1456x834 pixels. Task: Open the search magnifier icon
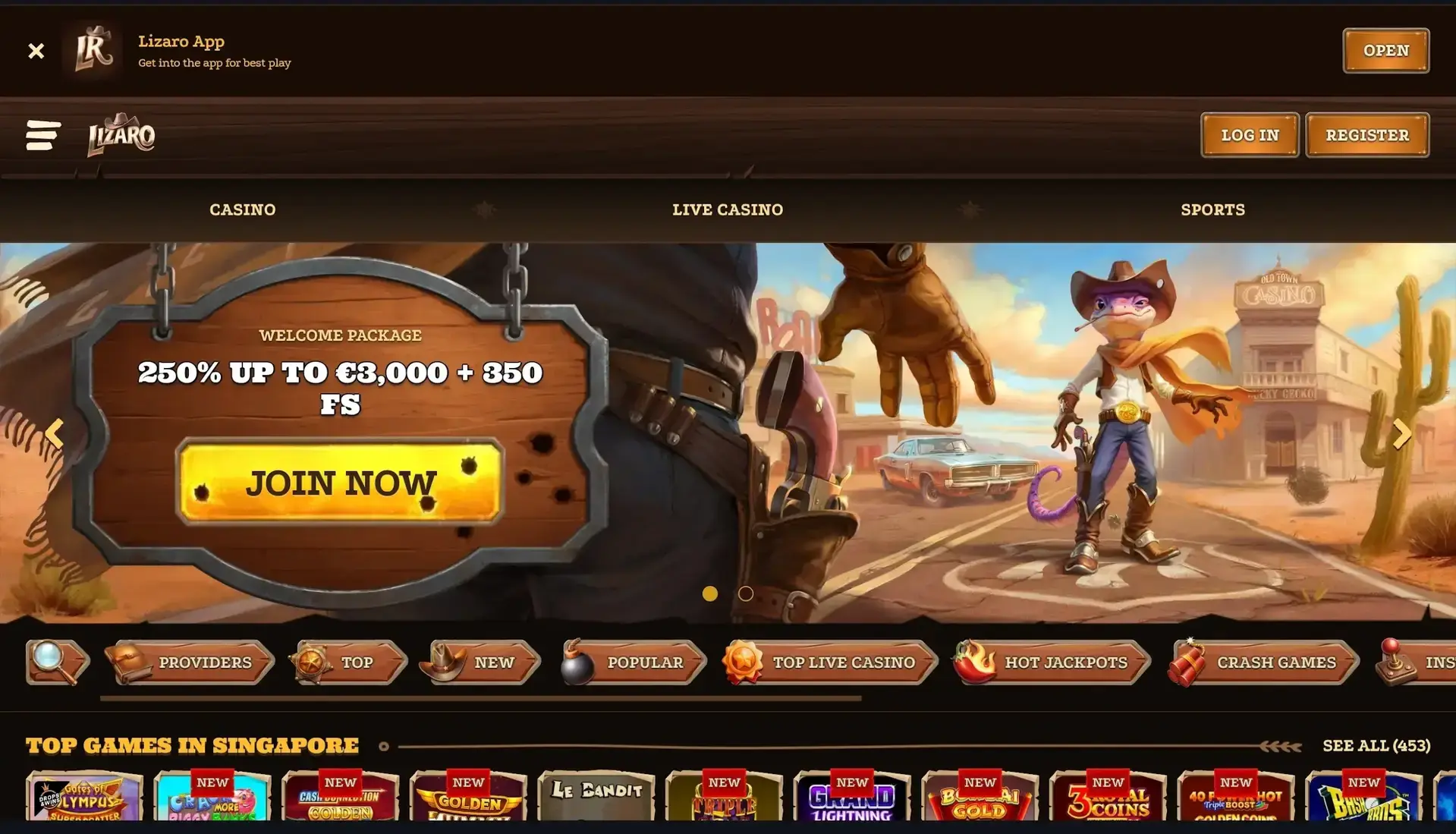pyautogui.click(x=47, y=661)
